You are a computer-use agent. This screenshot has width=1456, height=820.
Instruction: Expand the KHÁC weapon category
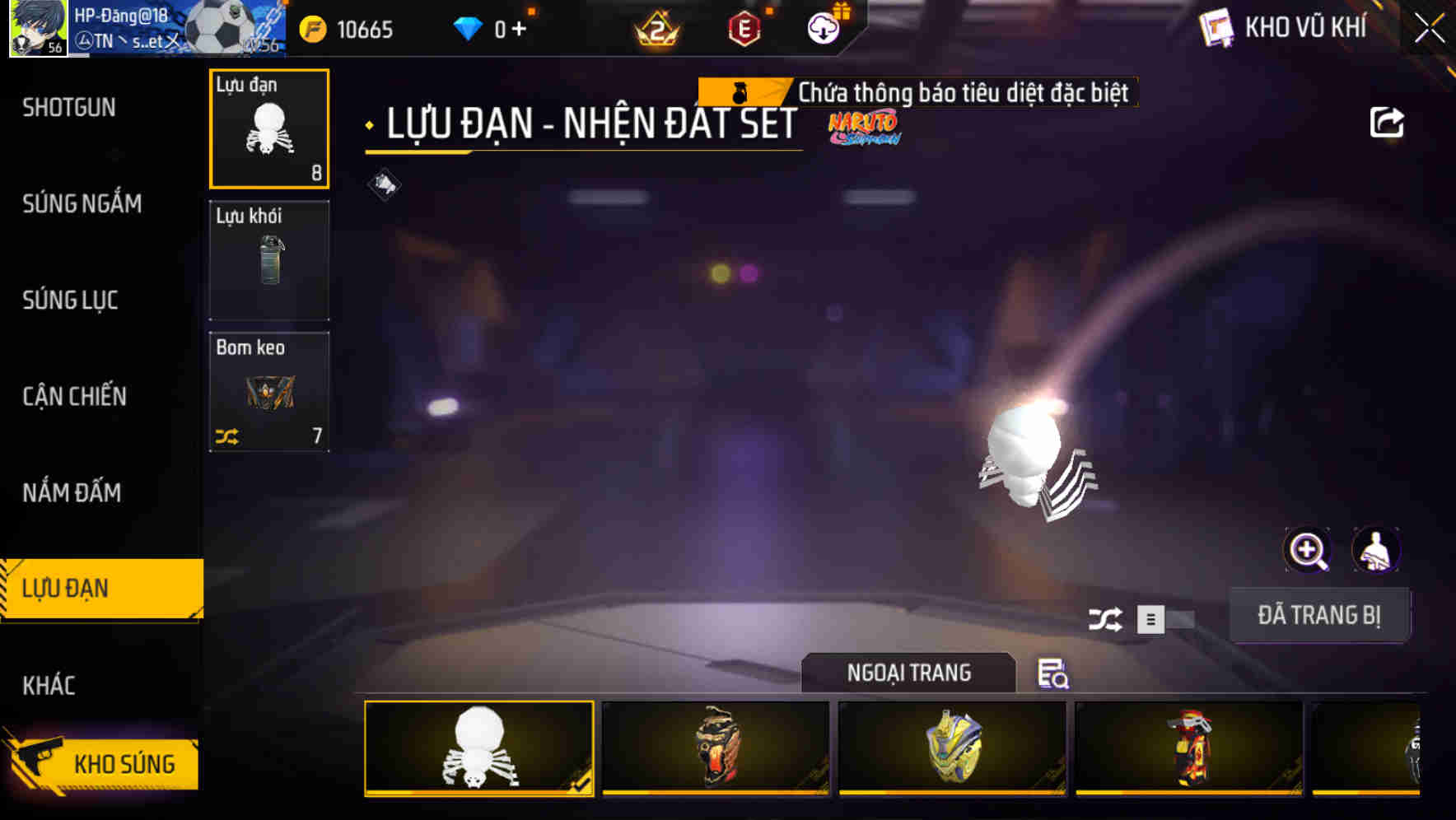[x=51, y=684]
